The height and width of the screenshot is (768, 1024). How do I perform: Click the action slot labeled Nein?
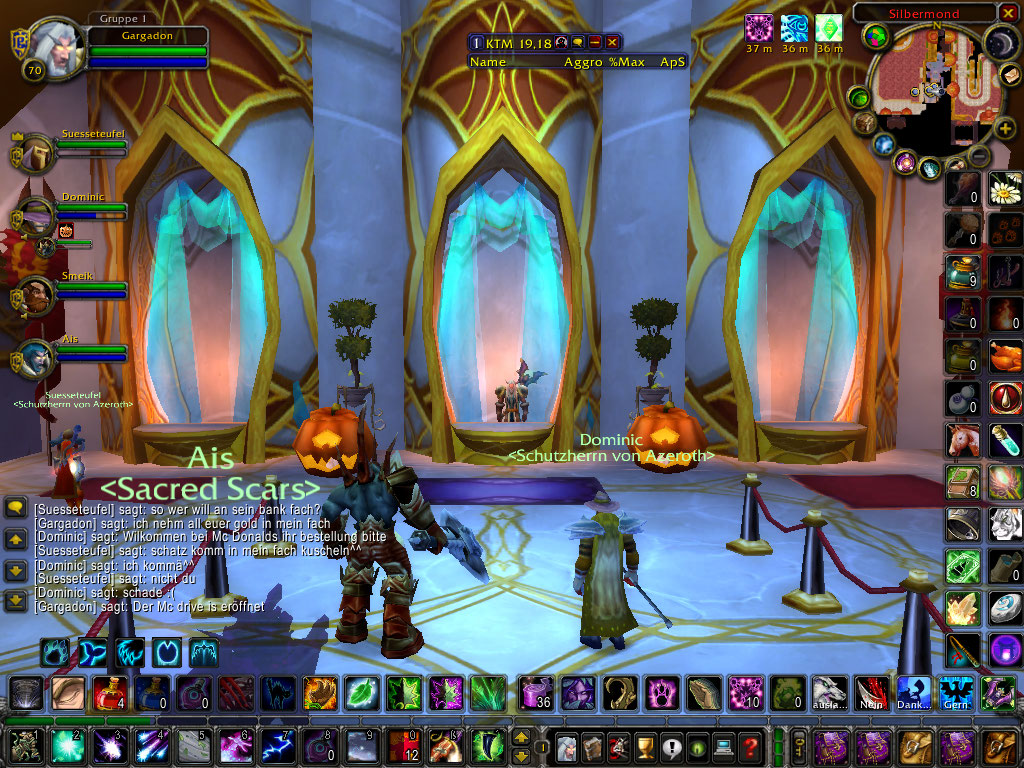click(x=871, y=692)
